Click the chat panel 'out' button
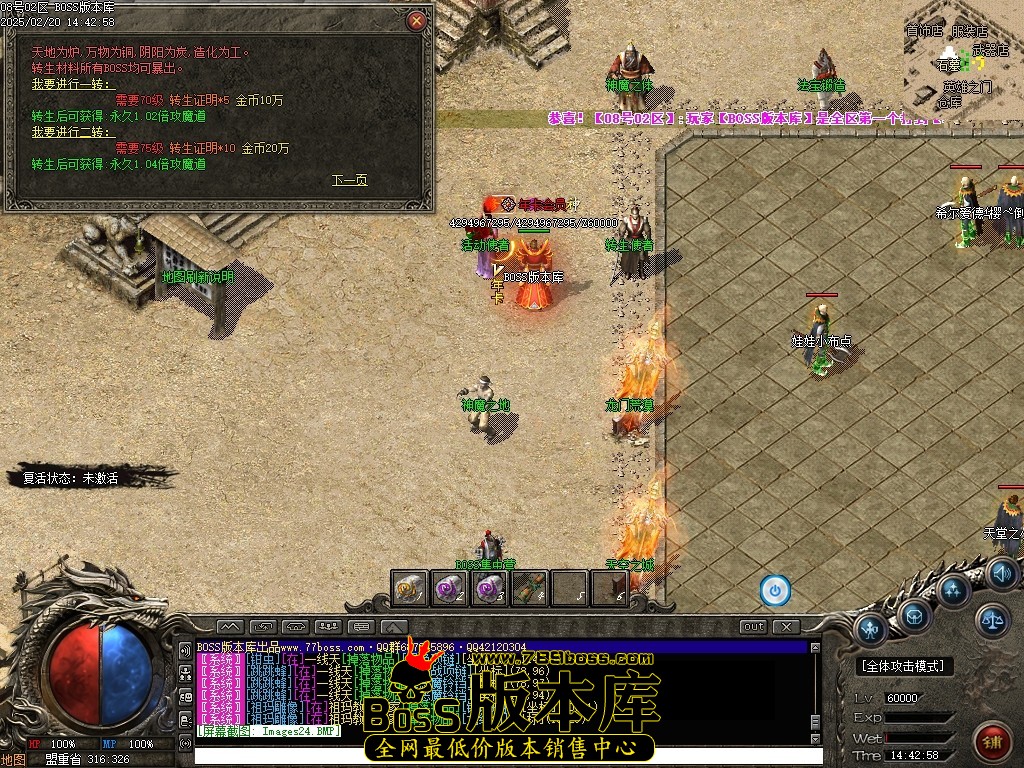This screenshot has height=768, width=1024. pyautogui.click(x=754, y=627)
